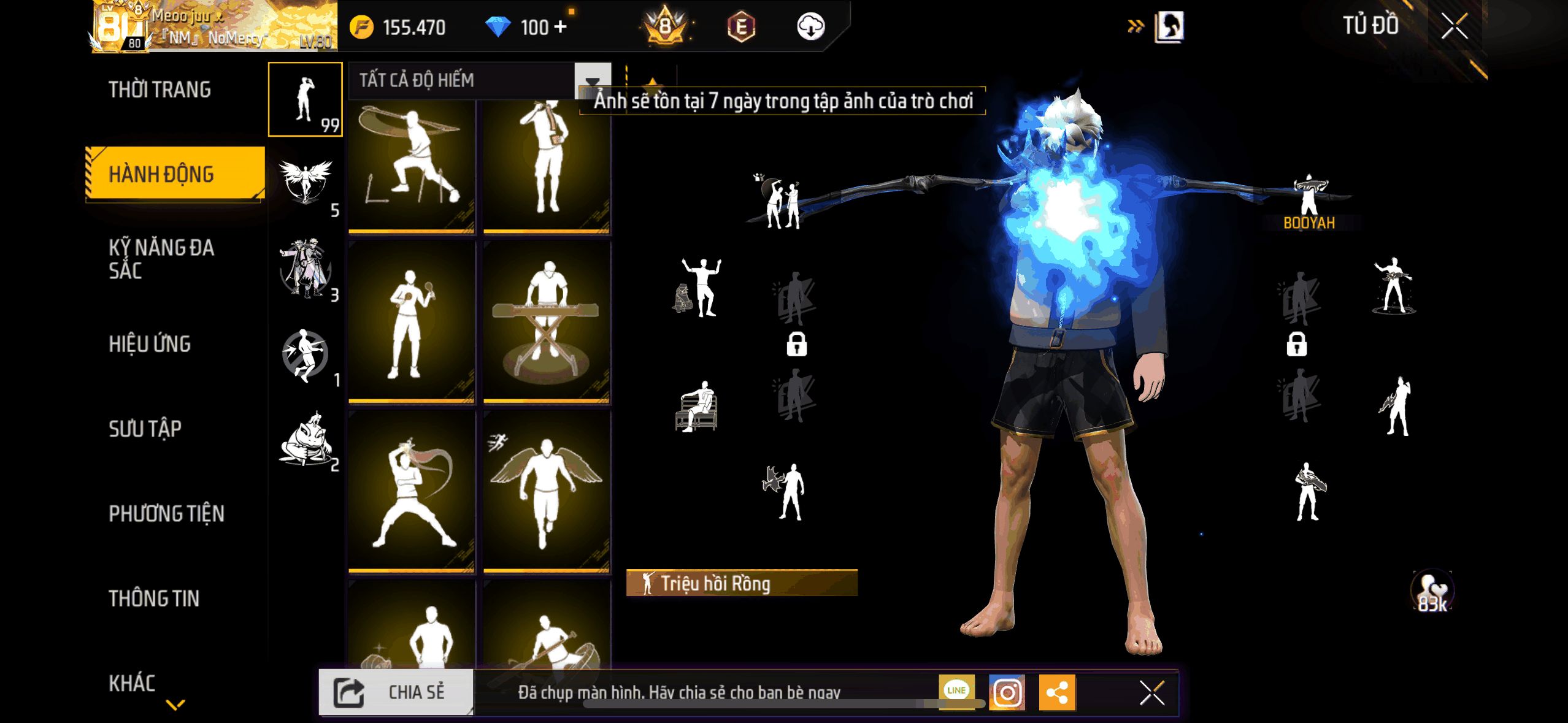Expand the Tất Cả Độ Hiếm rarity dropdown

(592, 81)
